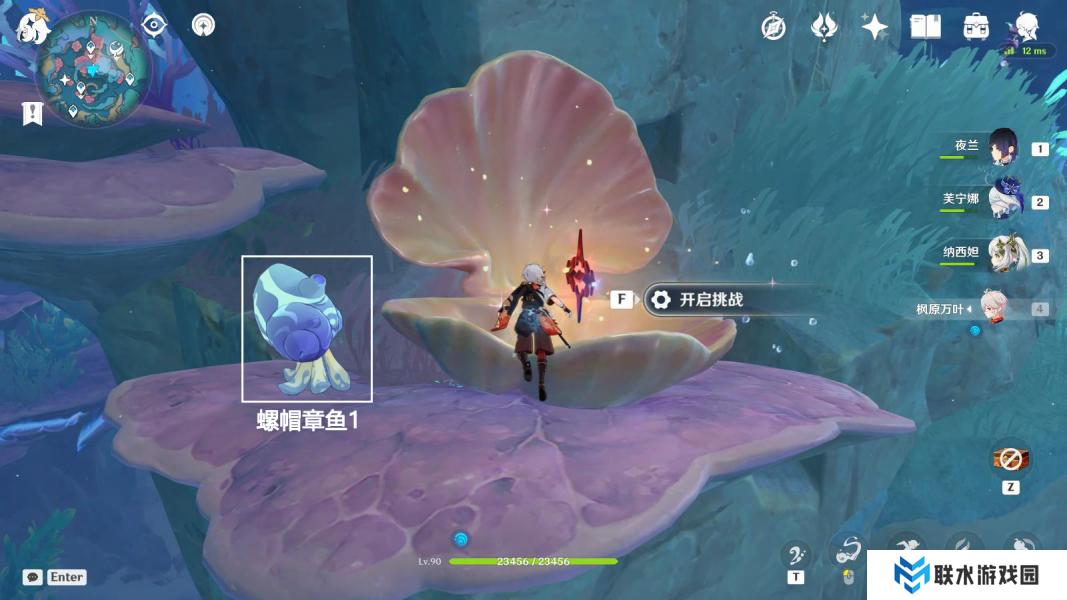Open the Paimon main menu

pos(32,27)
